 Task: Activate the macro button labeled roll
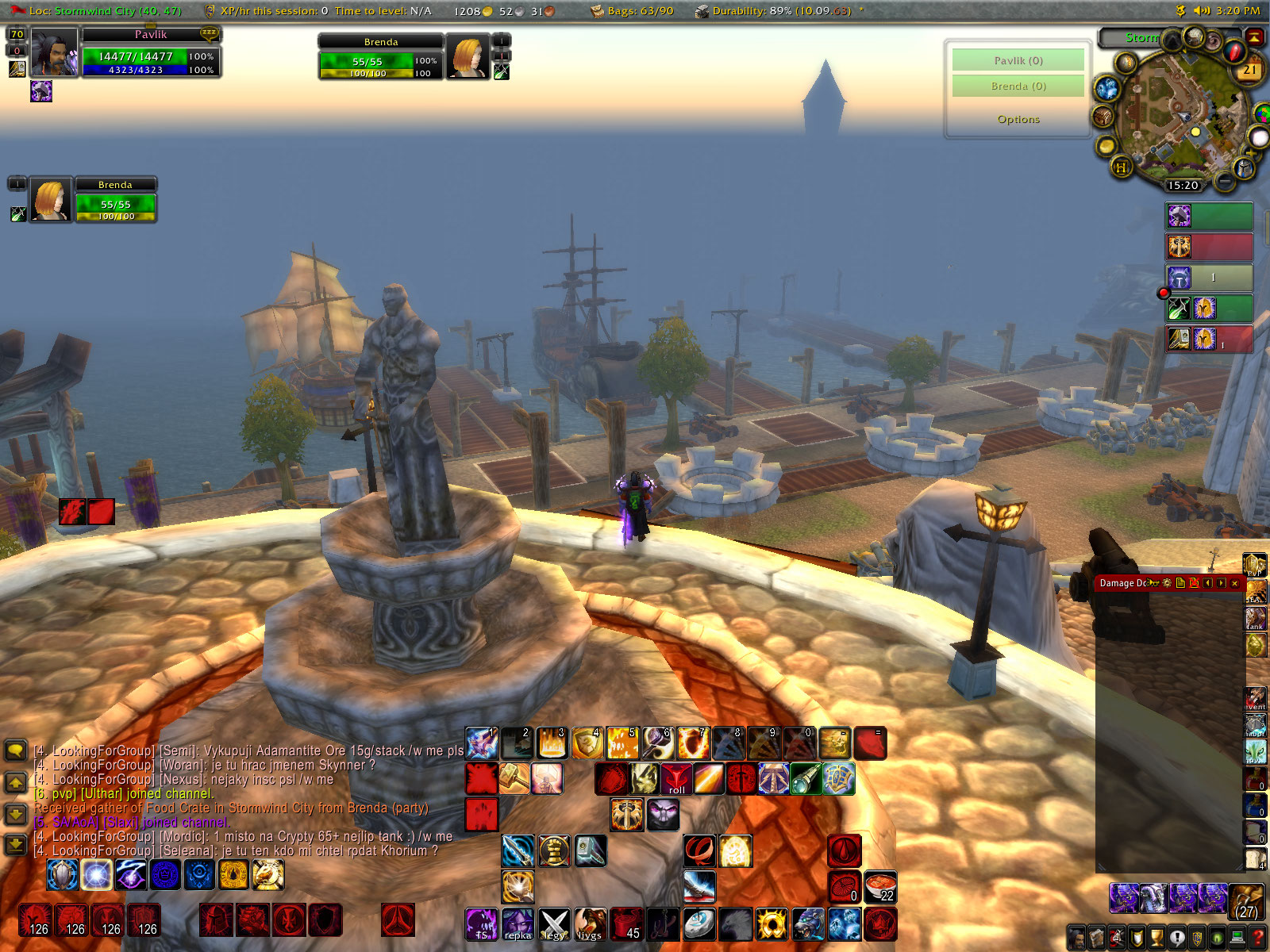pos(676,779)
